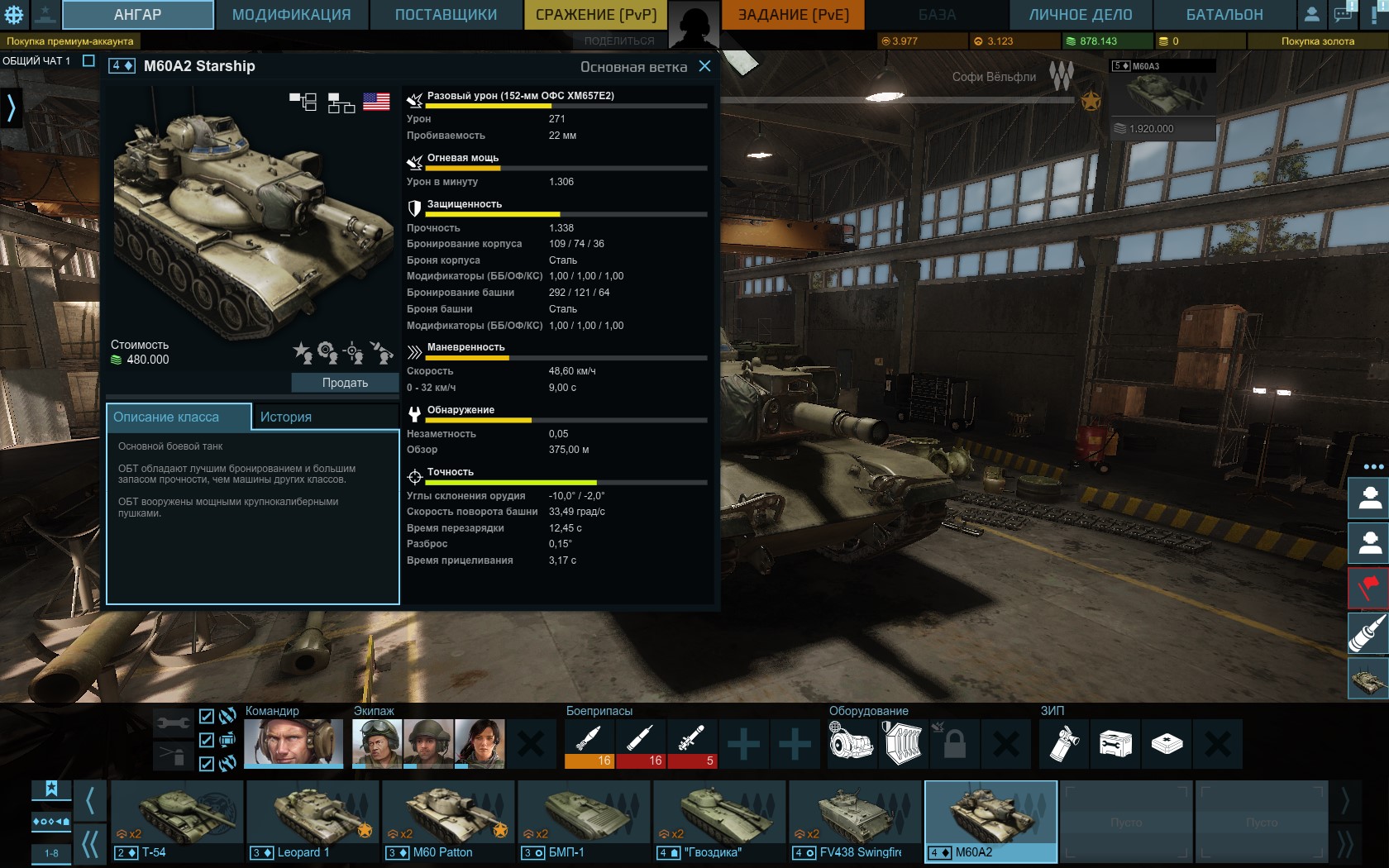This screenshot has width=1389, height=868.
Task: Toggle the bottom checkbox in the crew column
Action: 207,764
